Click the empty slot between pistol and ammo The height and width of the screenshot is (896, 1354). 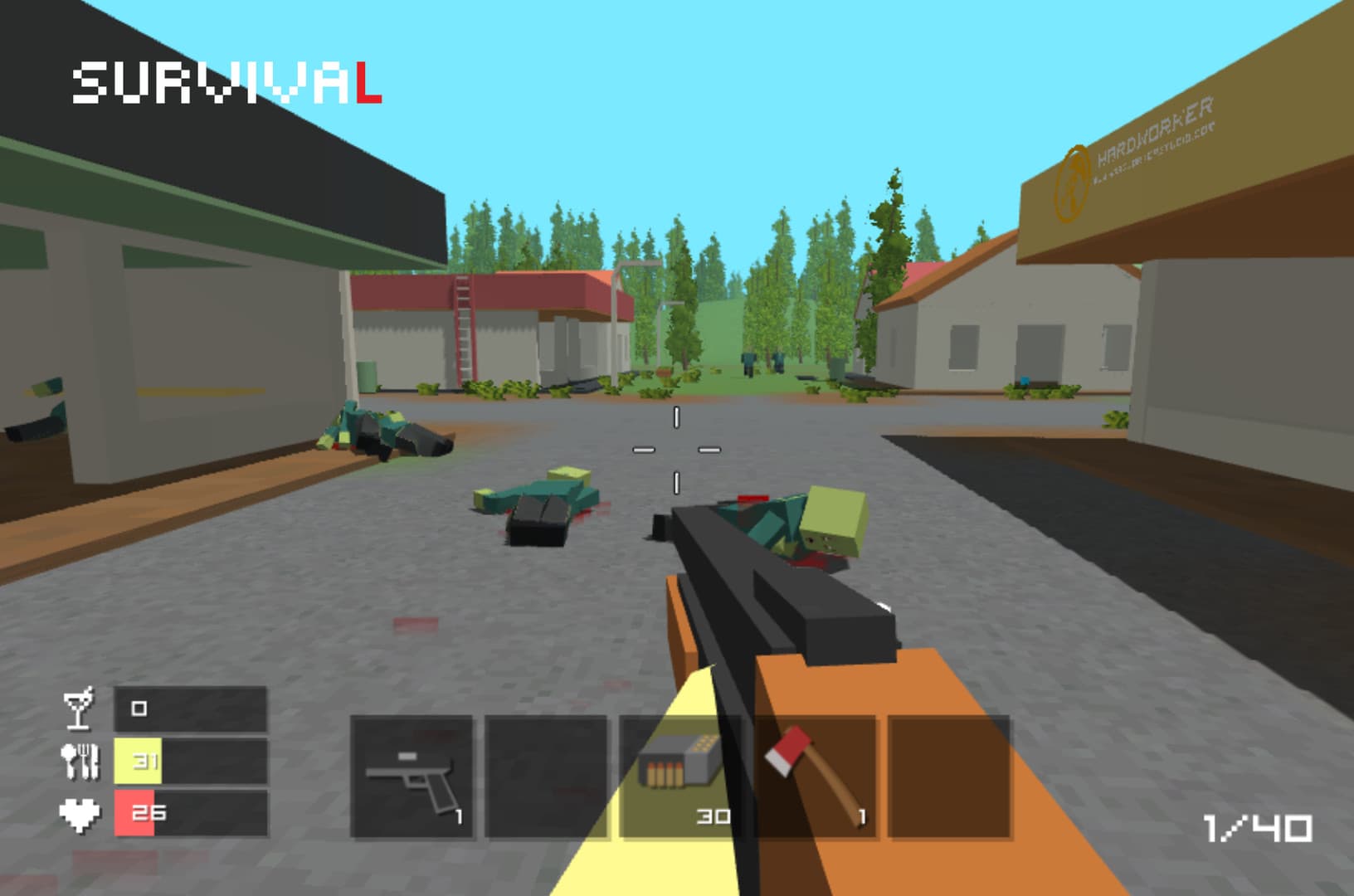tap(548, 772)
